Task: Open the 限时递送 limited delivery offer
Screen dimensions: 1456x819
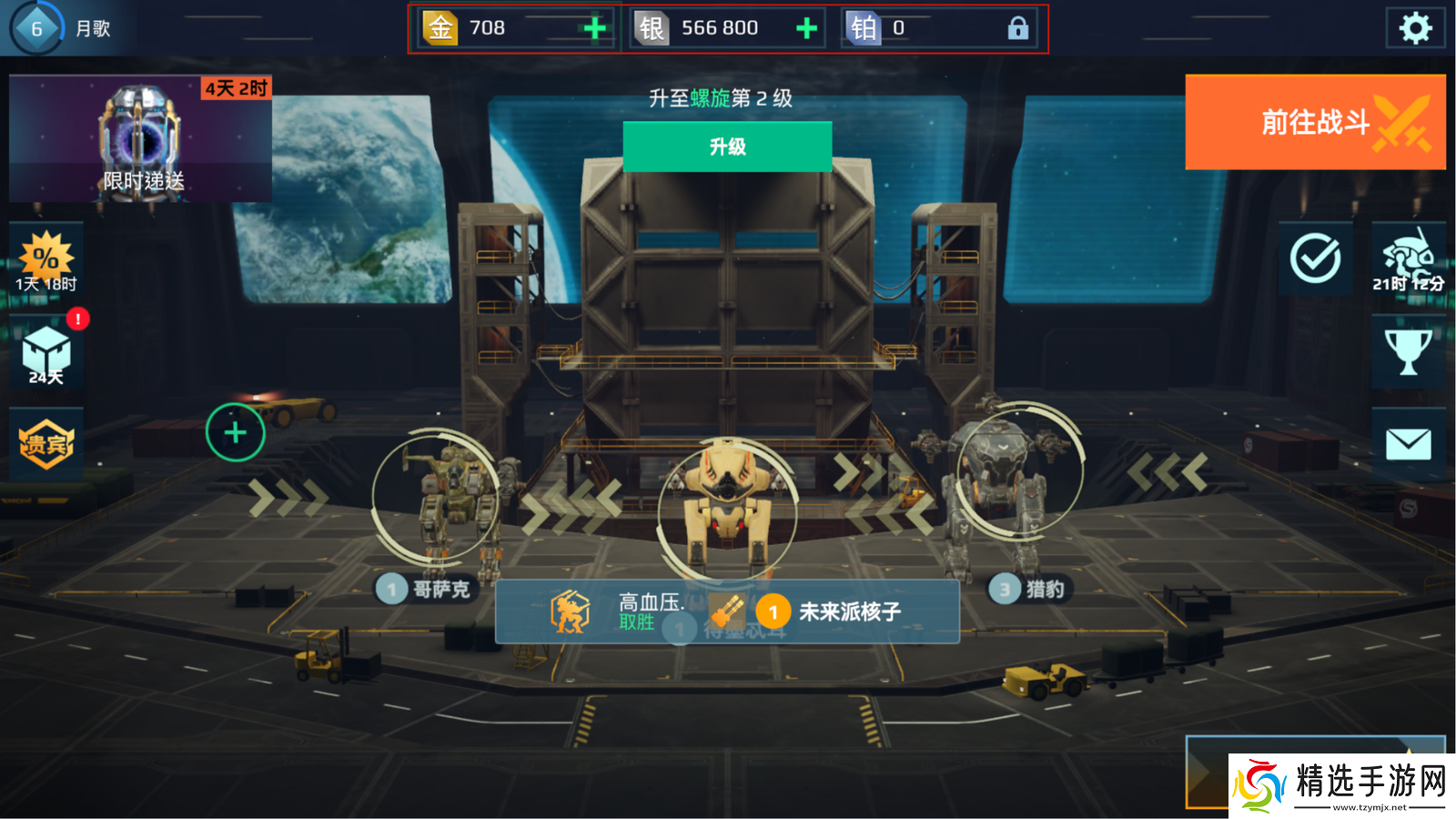Action: tap(141, 138)
